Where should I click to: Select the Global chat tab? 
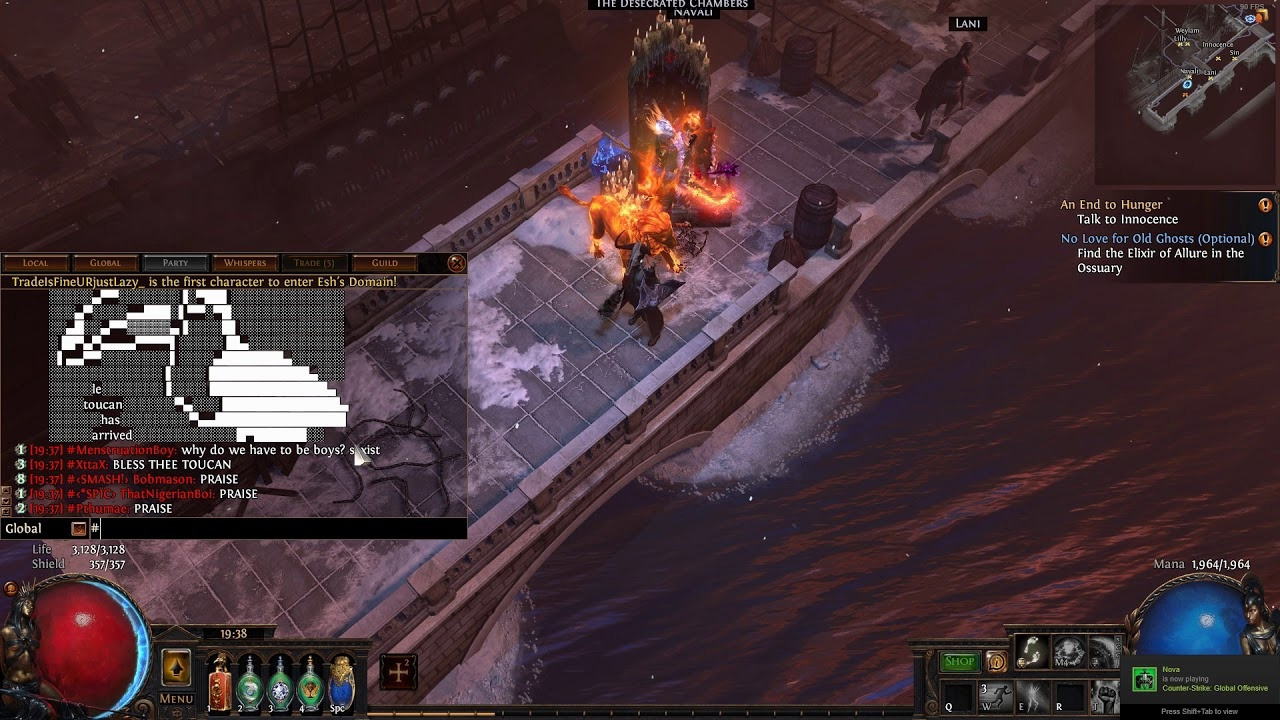[x=105, y=263]
